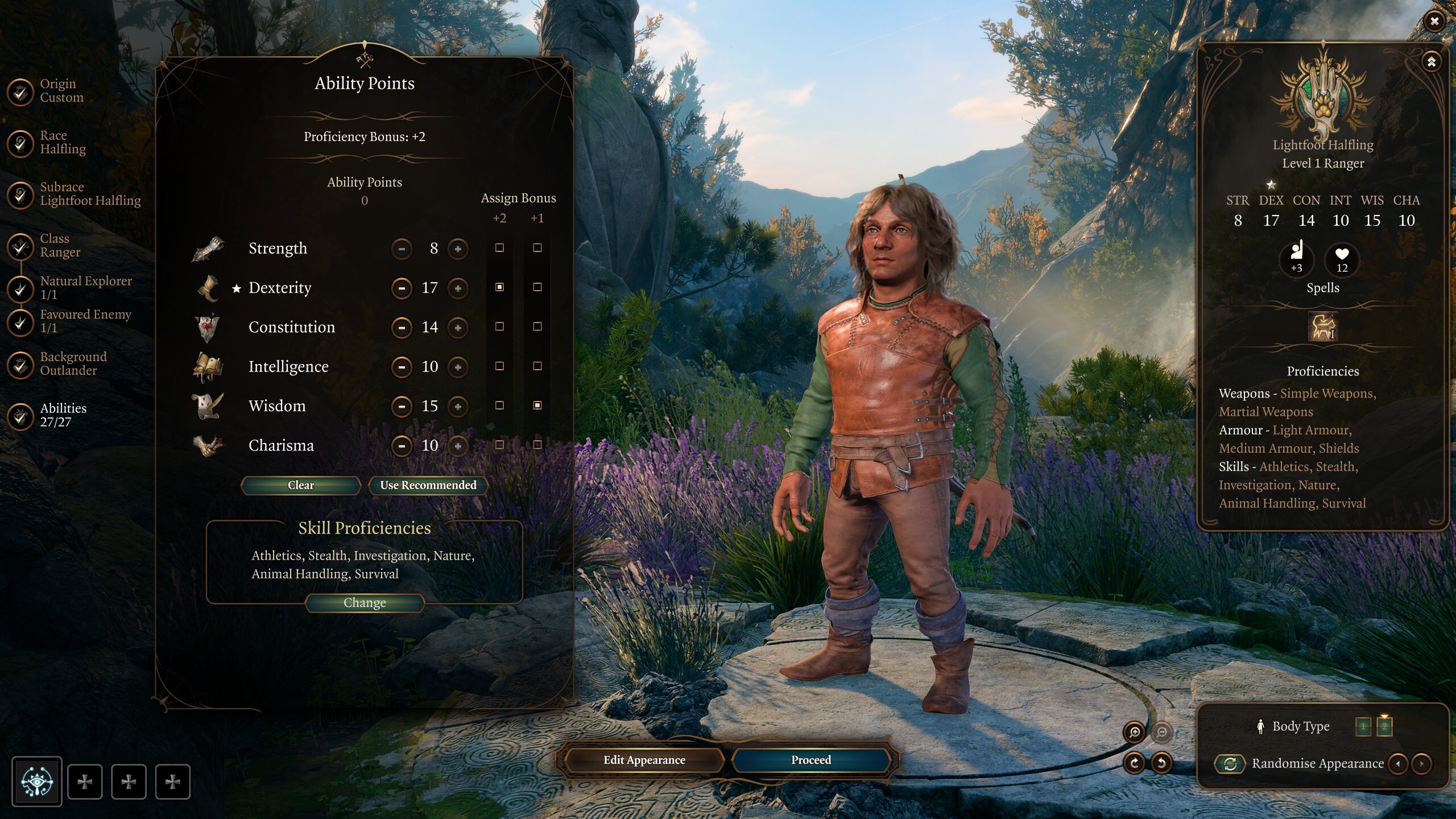Click the Wisdom scroll icon
The height and width of the screenshot is (819, 1456).
[208, 406]
